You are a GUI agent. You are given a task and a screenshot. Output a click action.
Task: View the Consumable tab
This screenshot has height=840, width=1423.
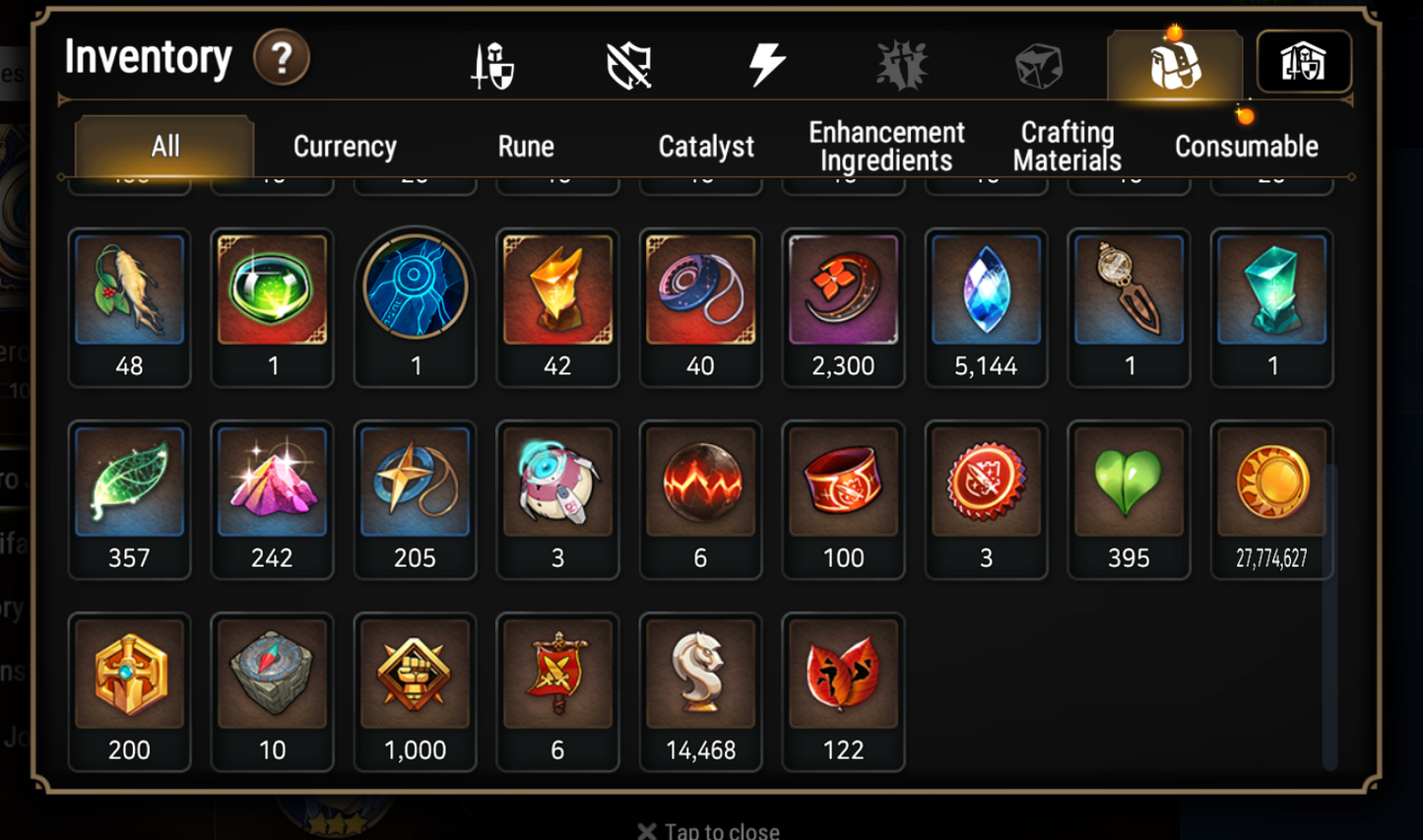1247,146
